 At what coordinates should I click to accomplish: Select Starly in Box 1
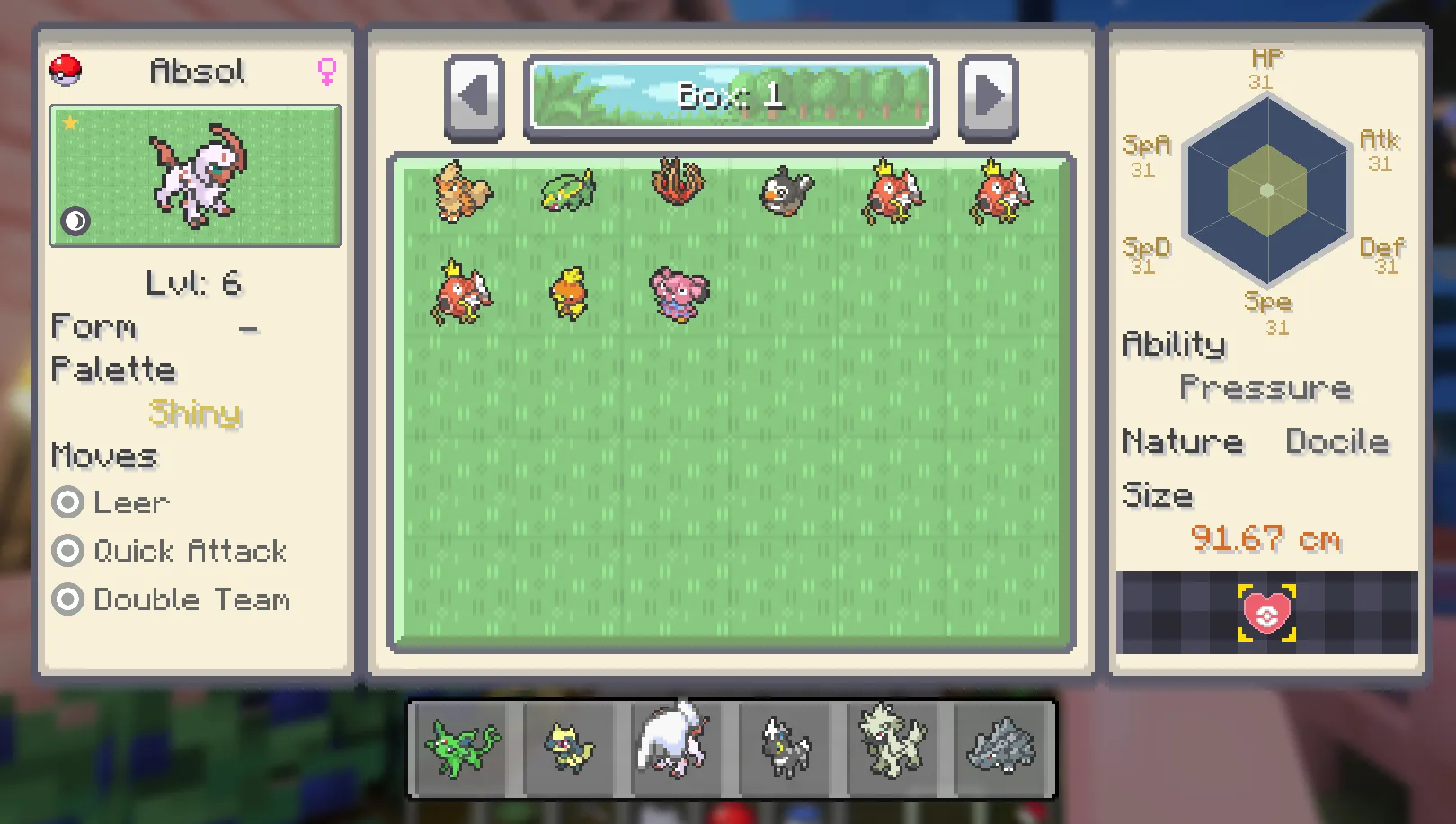pyautogui.click(x=785, y=191)
